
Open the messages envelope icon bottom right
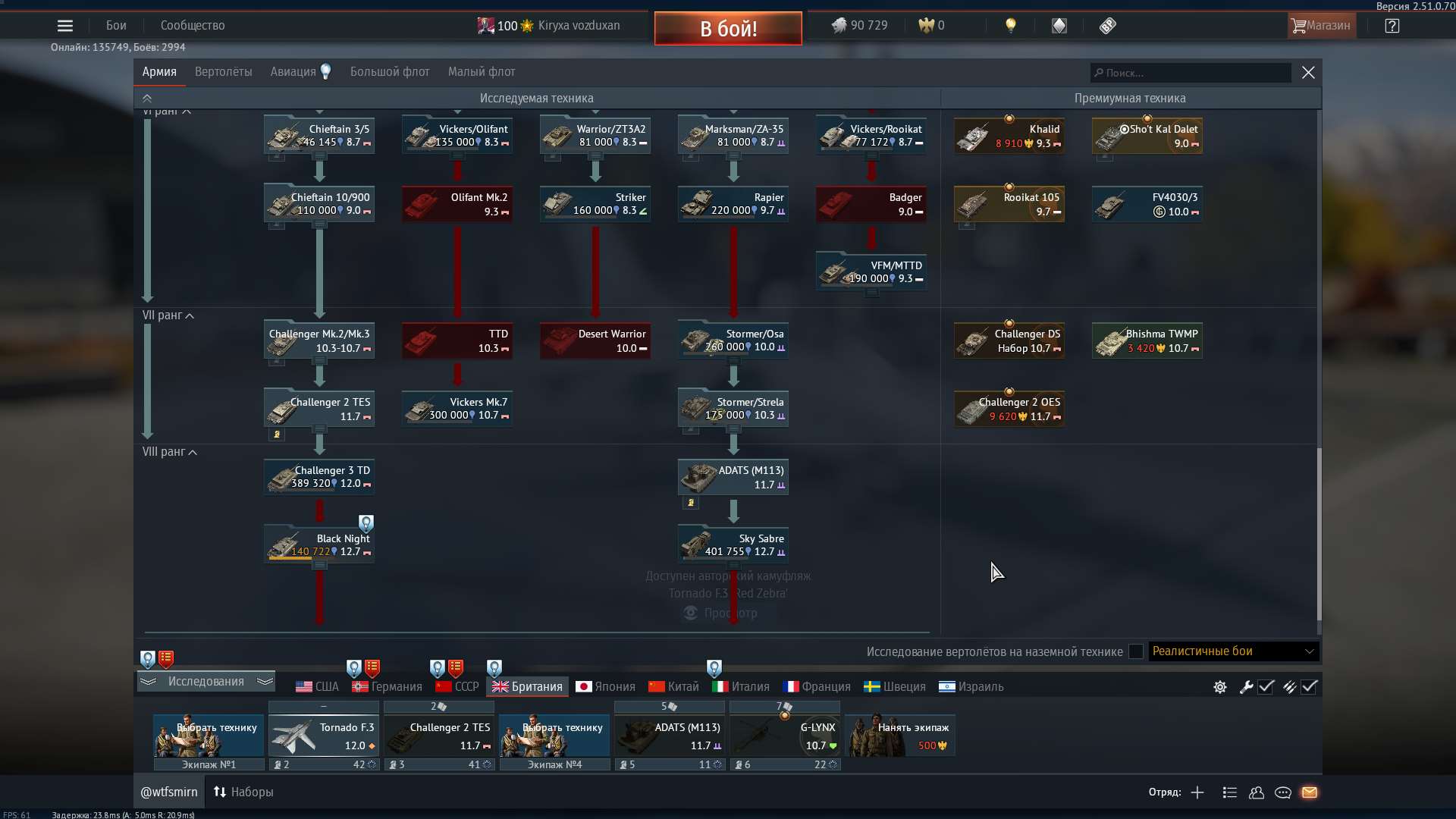(1311, 792)
